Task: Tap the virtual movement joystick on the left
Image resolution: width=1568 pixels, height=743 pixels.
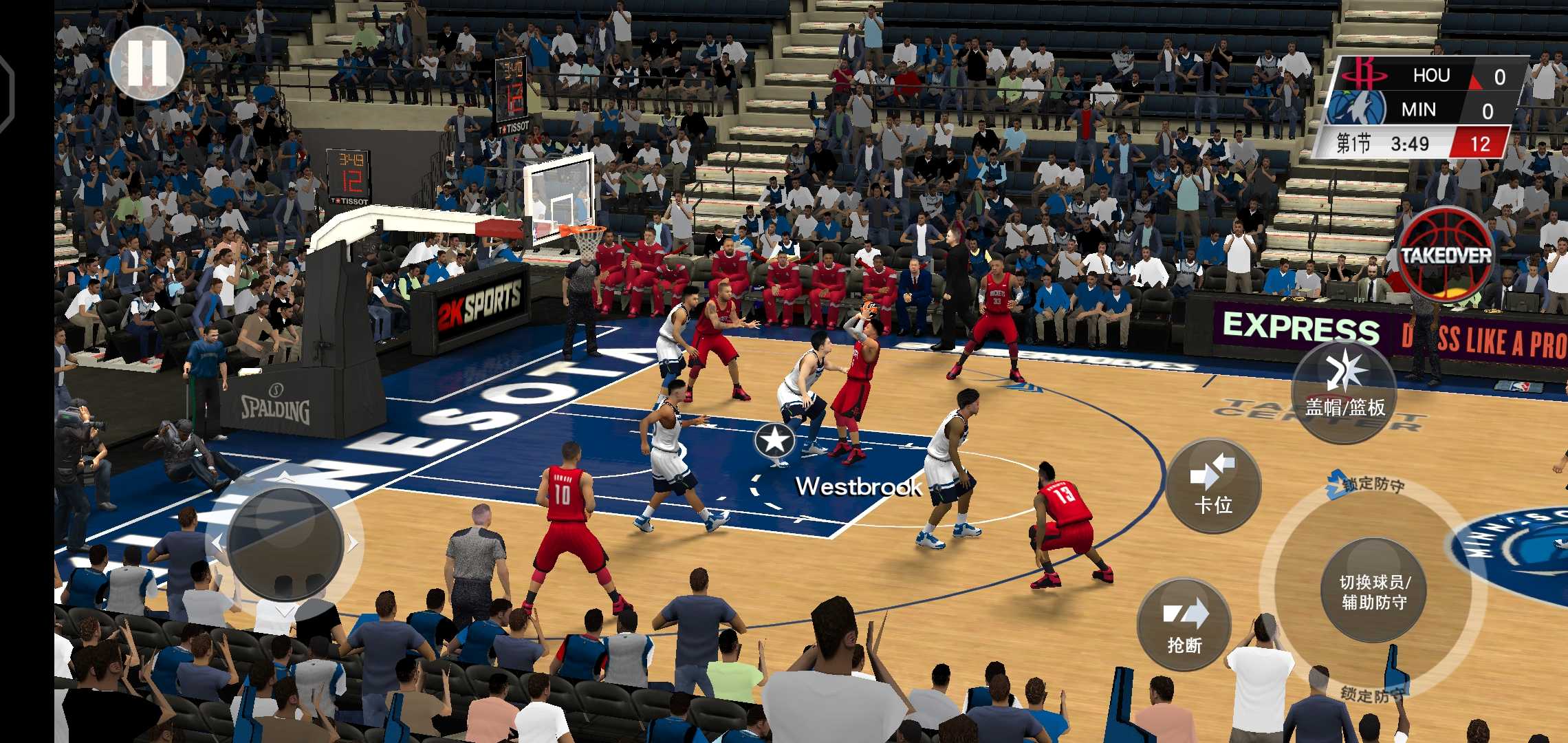Action: tap(285, 543)
